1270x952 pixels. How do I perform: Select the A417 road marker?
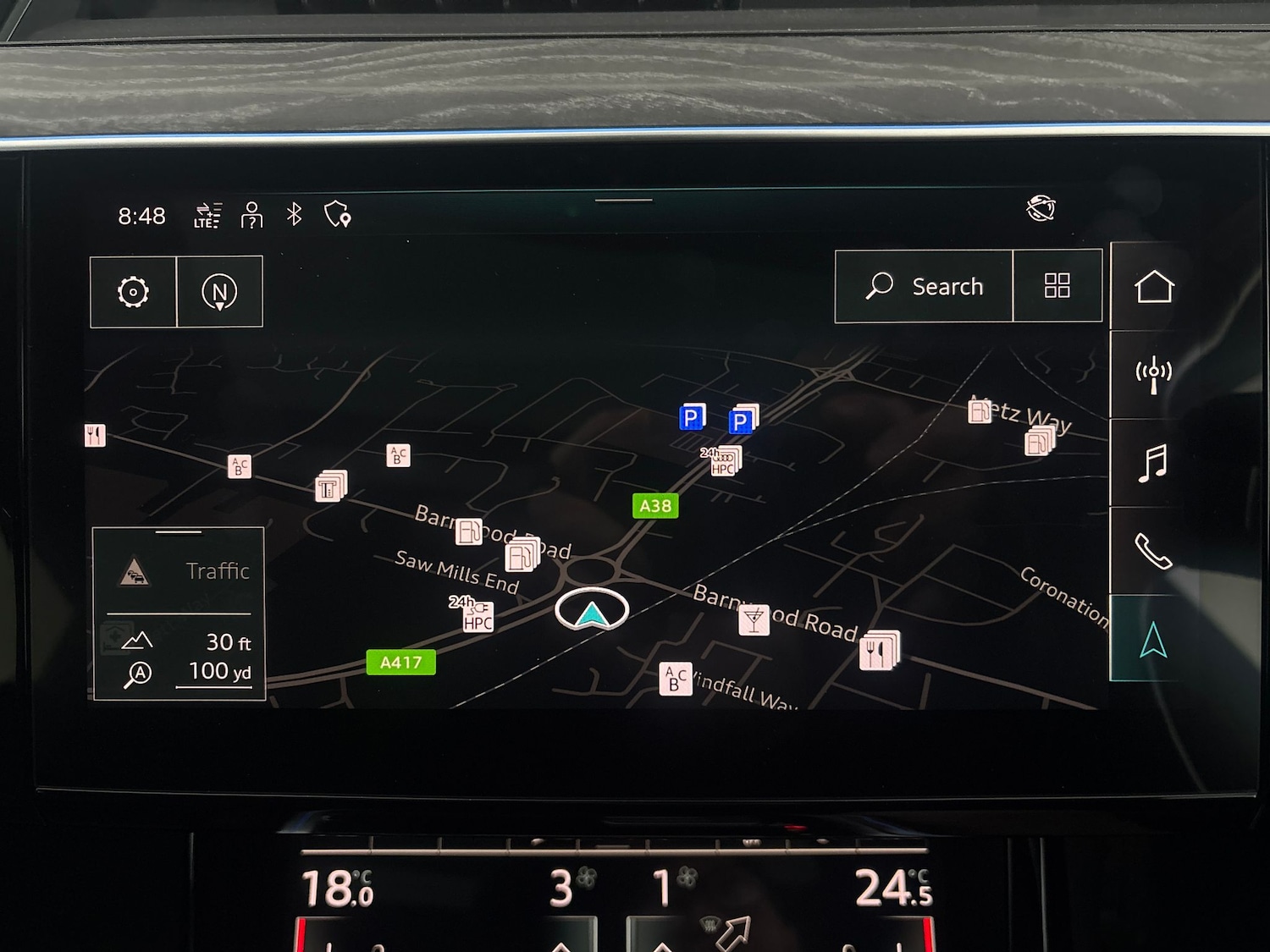(400, 663)
